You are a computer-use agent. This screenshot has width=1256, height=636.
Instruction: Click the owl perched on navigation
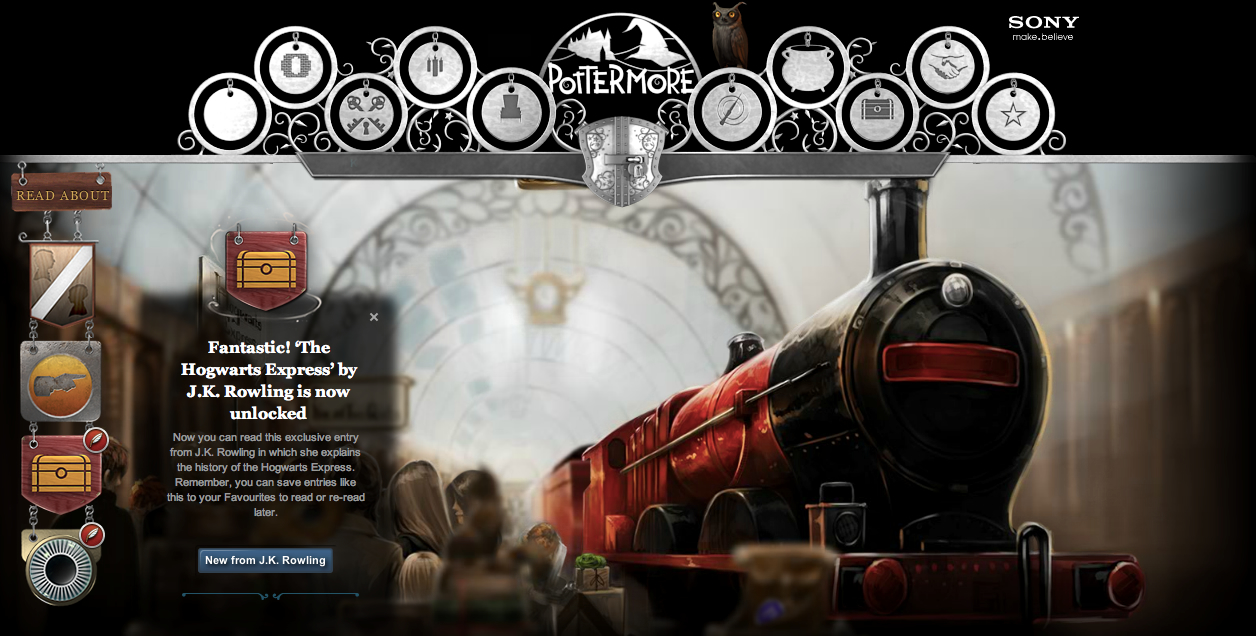click(728, 35)
